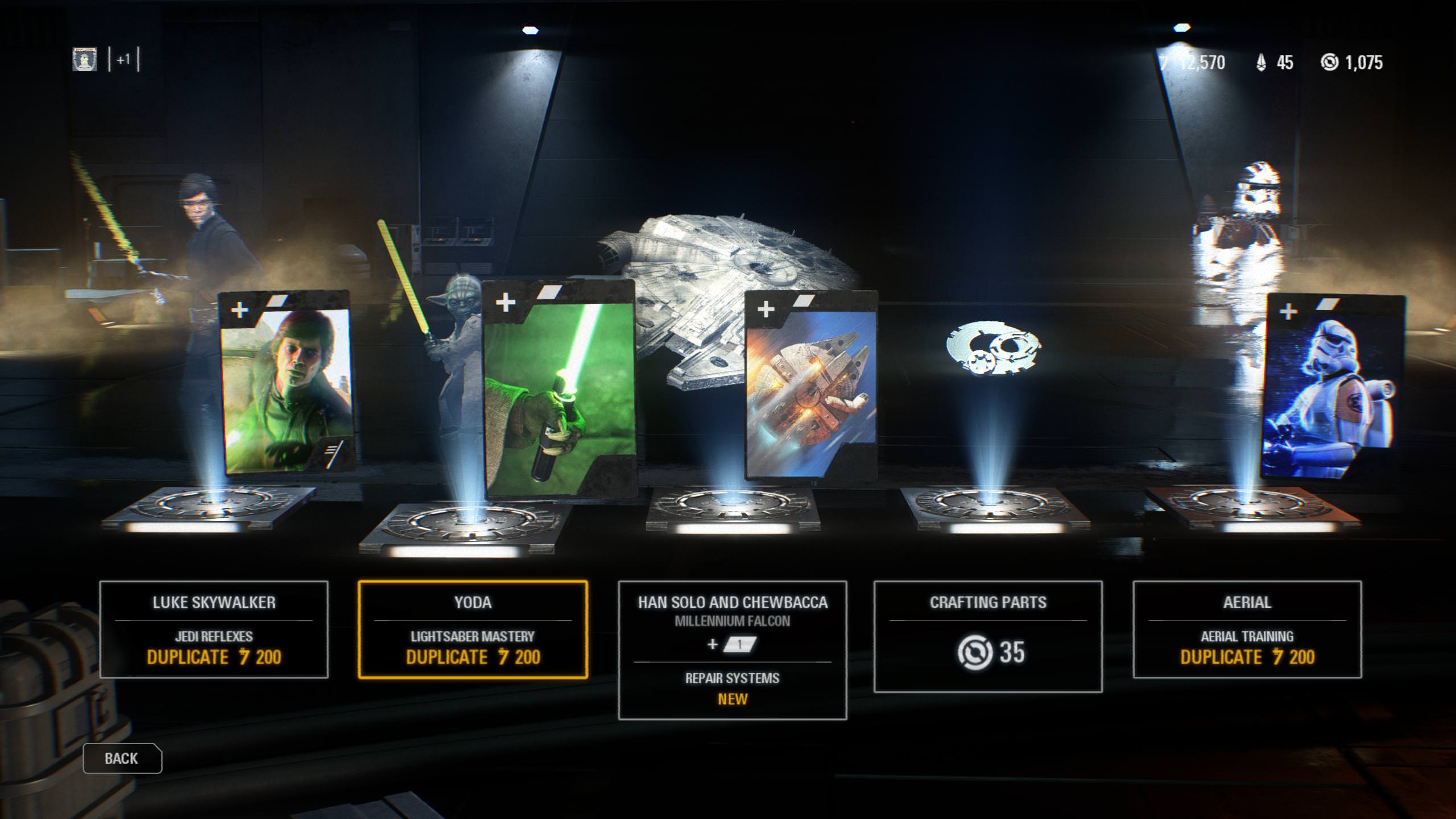The height and width of the screenshot is (819, 1456).
Task: Click the Luke Skywalker portrait star card
Action: pyautogui.click(x=286, y=384)
